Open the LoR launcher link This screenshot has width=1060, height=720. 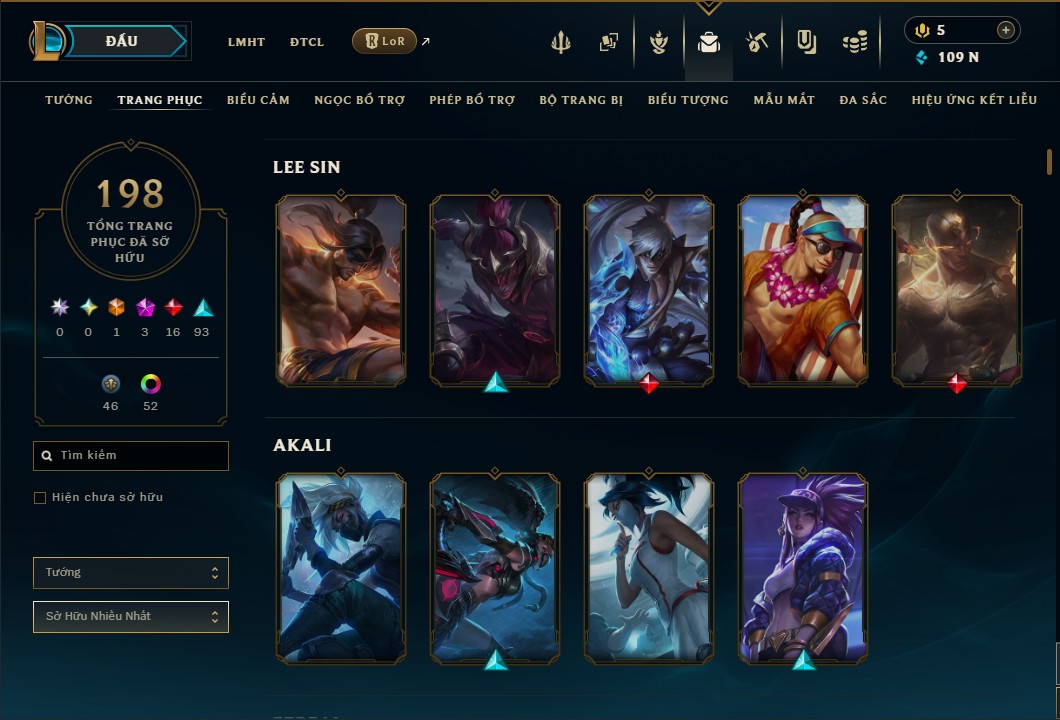pos(385,41)
